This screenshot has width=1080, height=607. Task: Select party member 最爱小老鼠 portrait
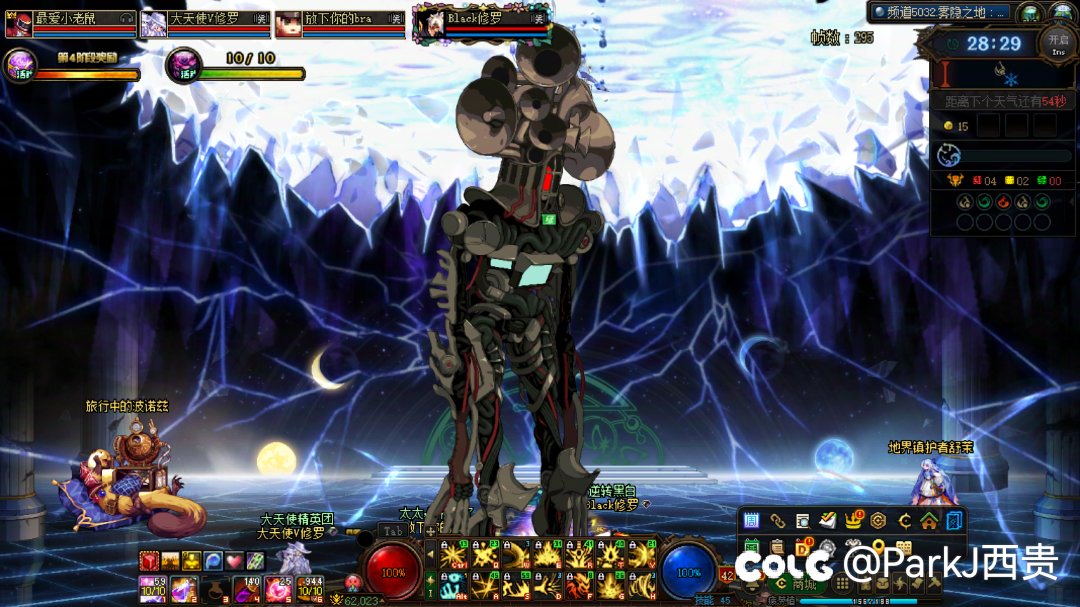(17, 23)
